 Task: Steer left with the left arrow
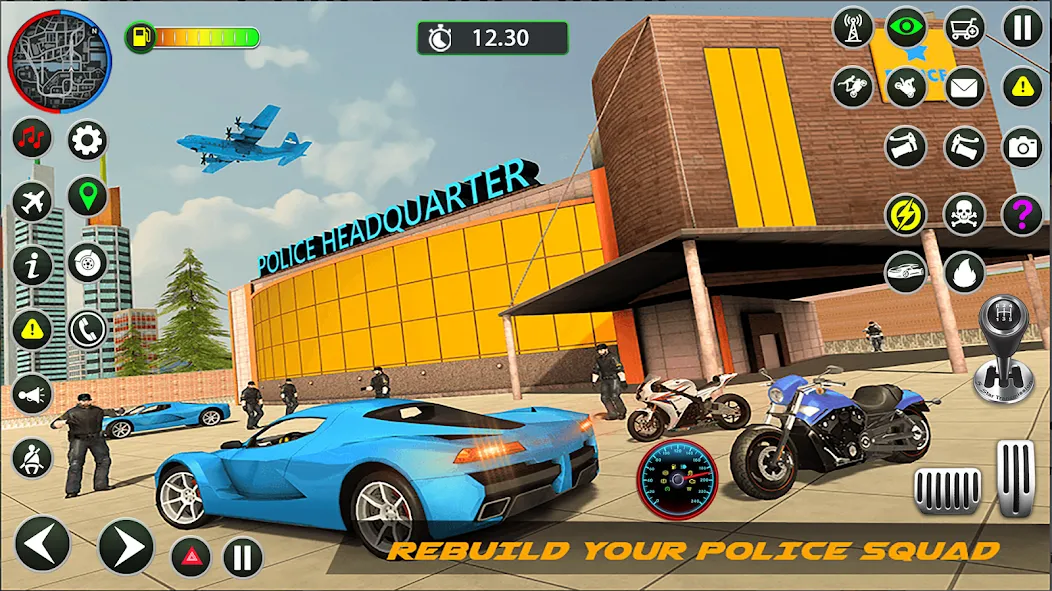(x=43, y=544)
